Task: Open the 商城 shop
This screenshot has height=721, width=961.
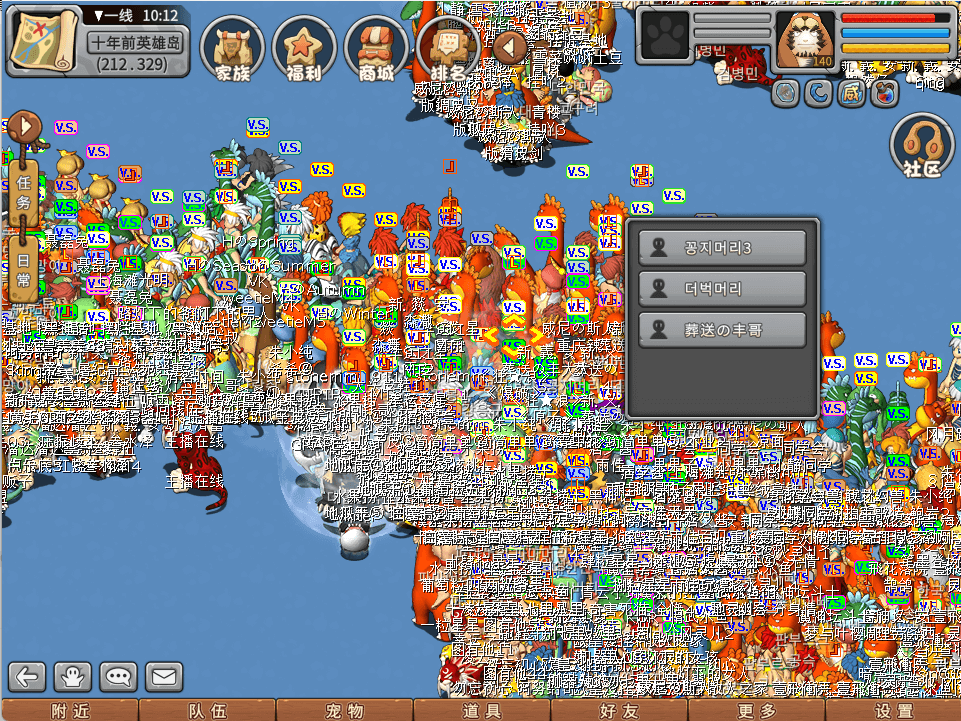Action: [x=376, y=49]
